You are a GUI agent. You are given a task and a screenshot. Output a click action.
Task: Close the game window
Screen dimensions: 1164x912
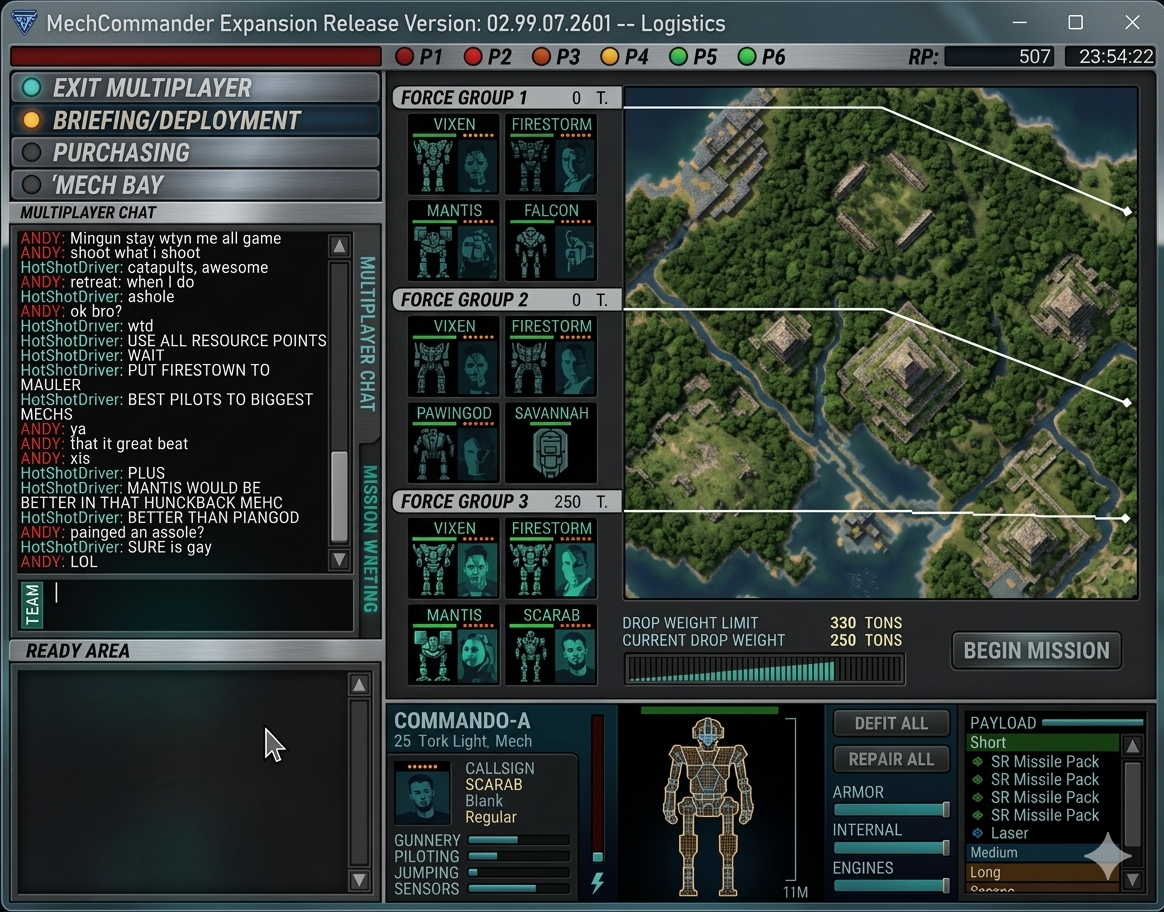tap(1132, 22)
